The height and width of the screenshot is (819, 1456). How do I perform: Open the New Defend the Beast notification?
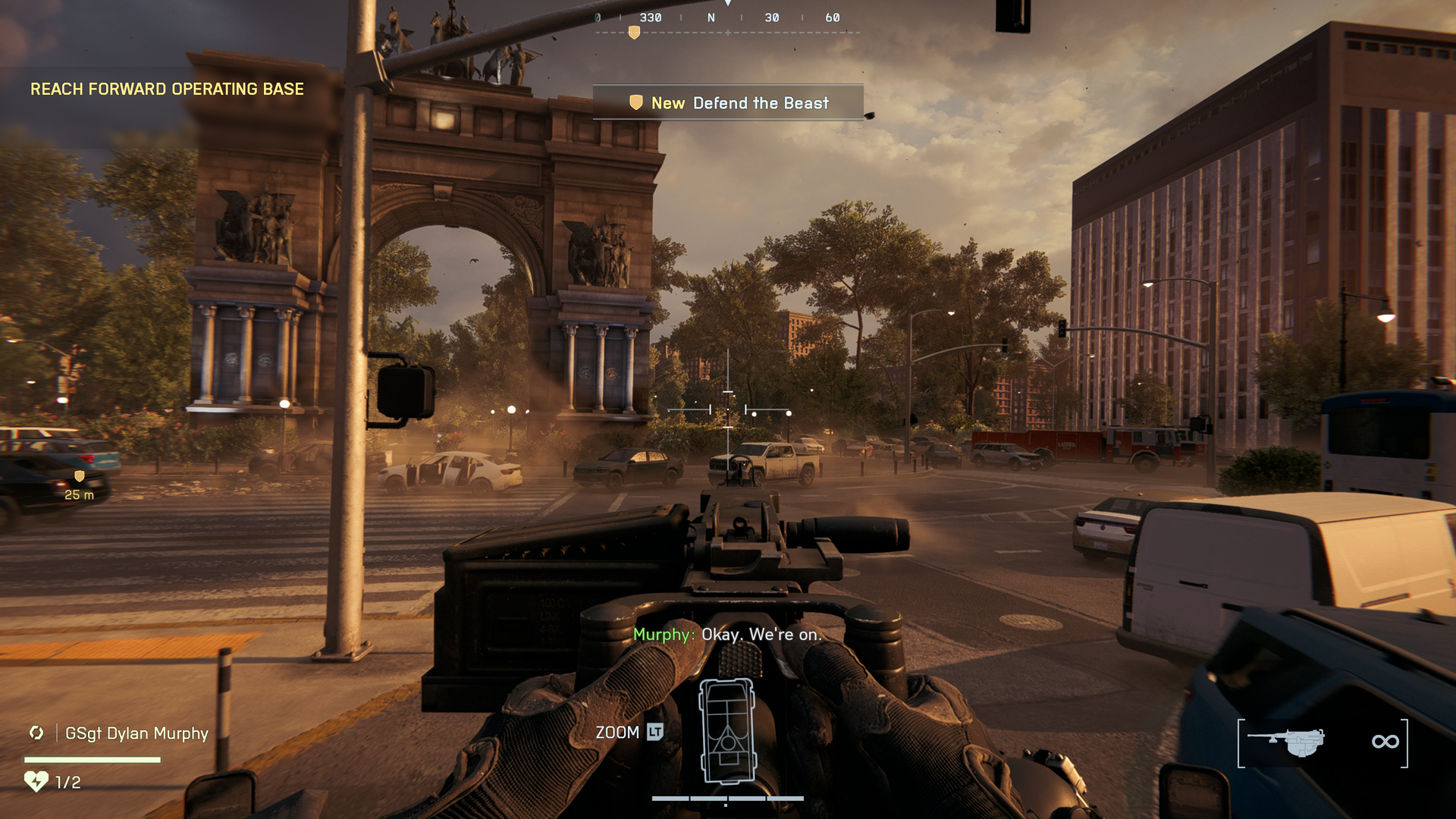pyautogui.click(x=728, y=103)
